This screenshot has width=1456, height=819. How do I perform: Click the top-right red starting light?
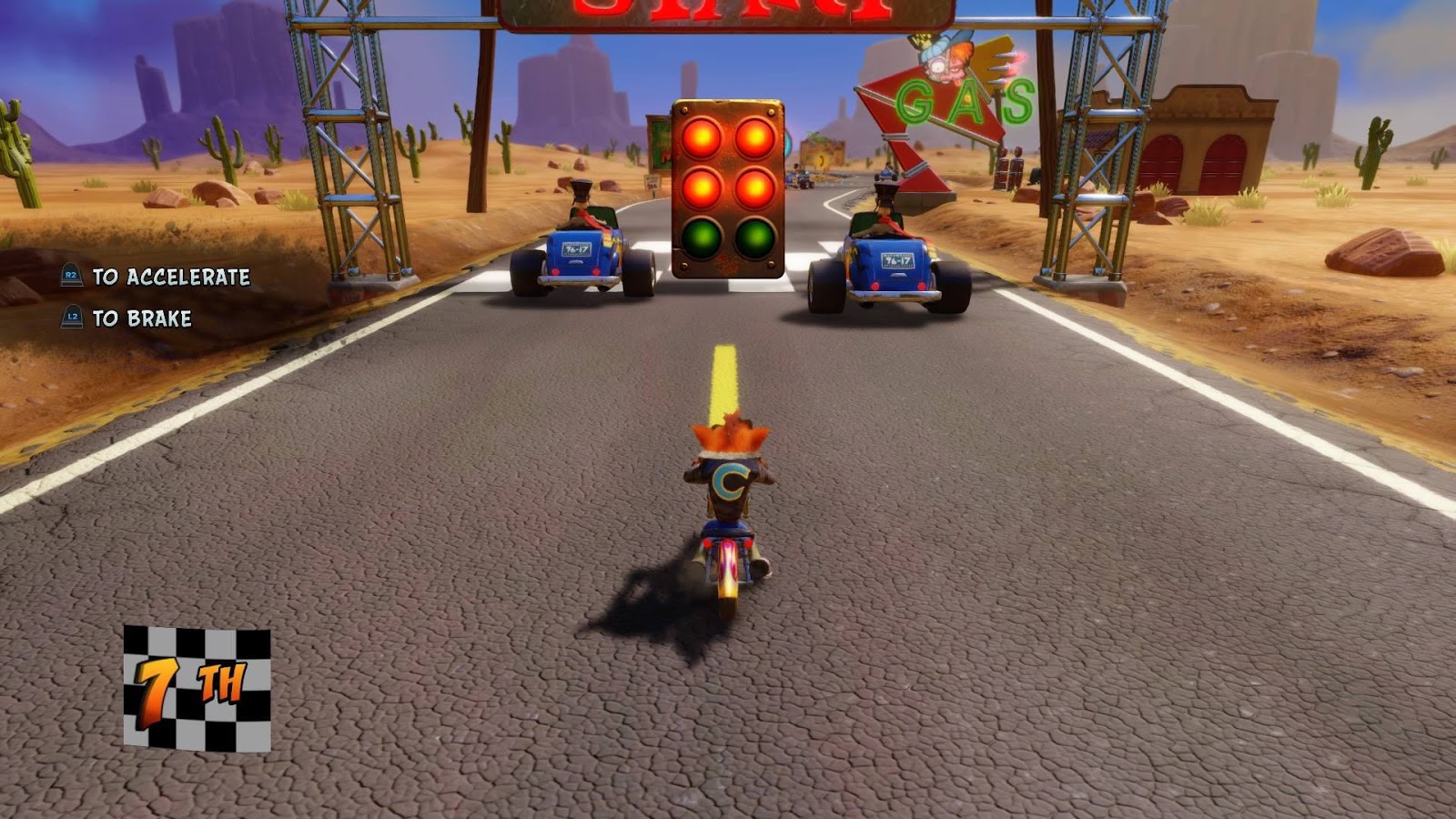(755, 138)
